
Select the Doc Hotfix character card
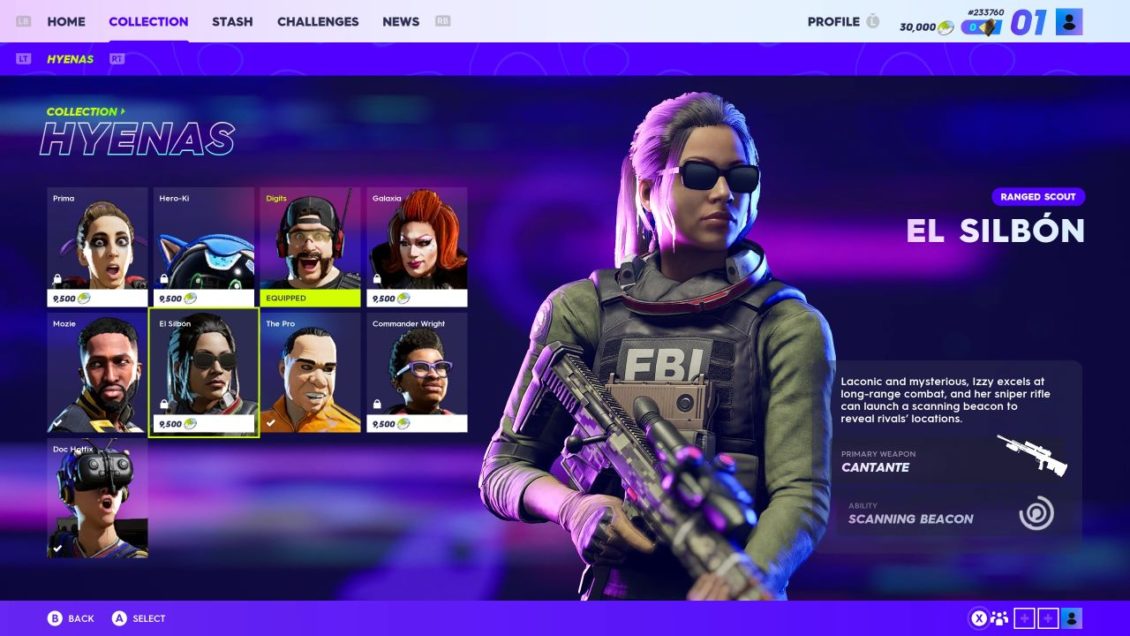tap(97, 497)
